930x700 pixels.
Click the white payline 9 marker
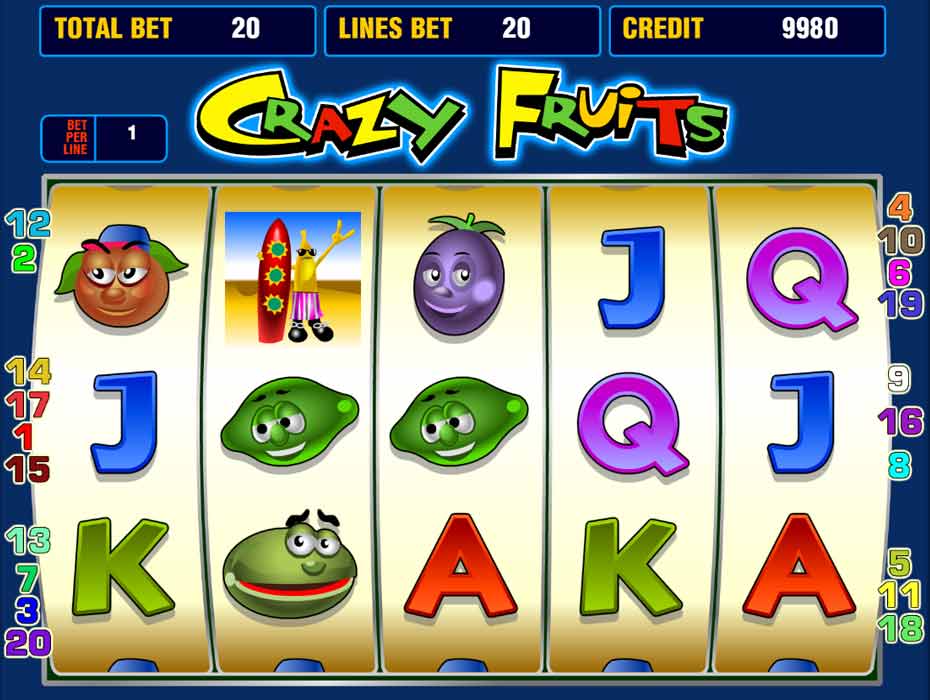tap(899, 379)
